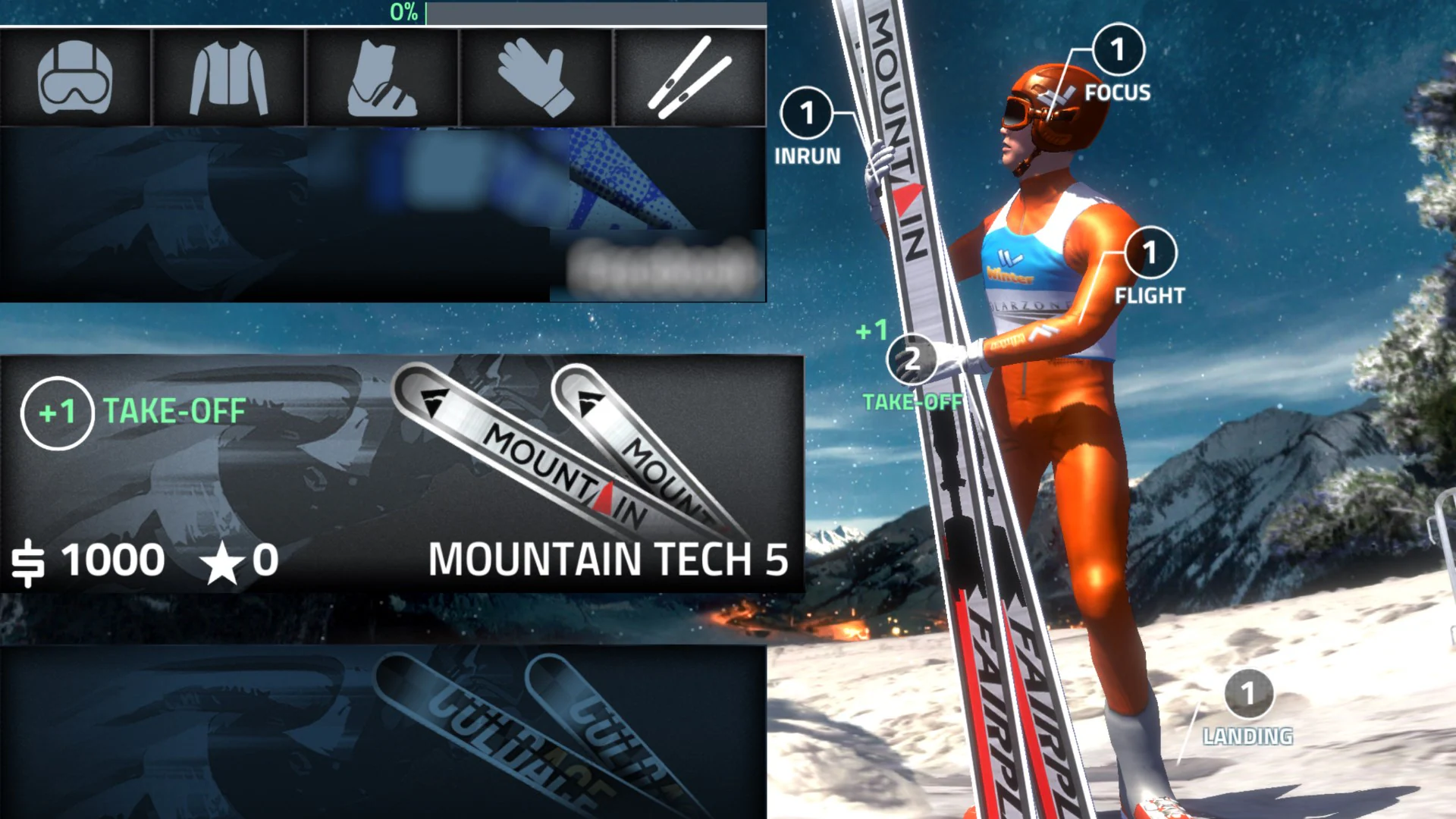Choose the dimmed skis card below
The height and width of the screenshot is (819, 1456).
coord(383,732)
